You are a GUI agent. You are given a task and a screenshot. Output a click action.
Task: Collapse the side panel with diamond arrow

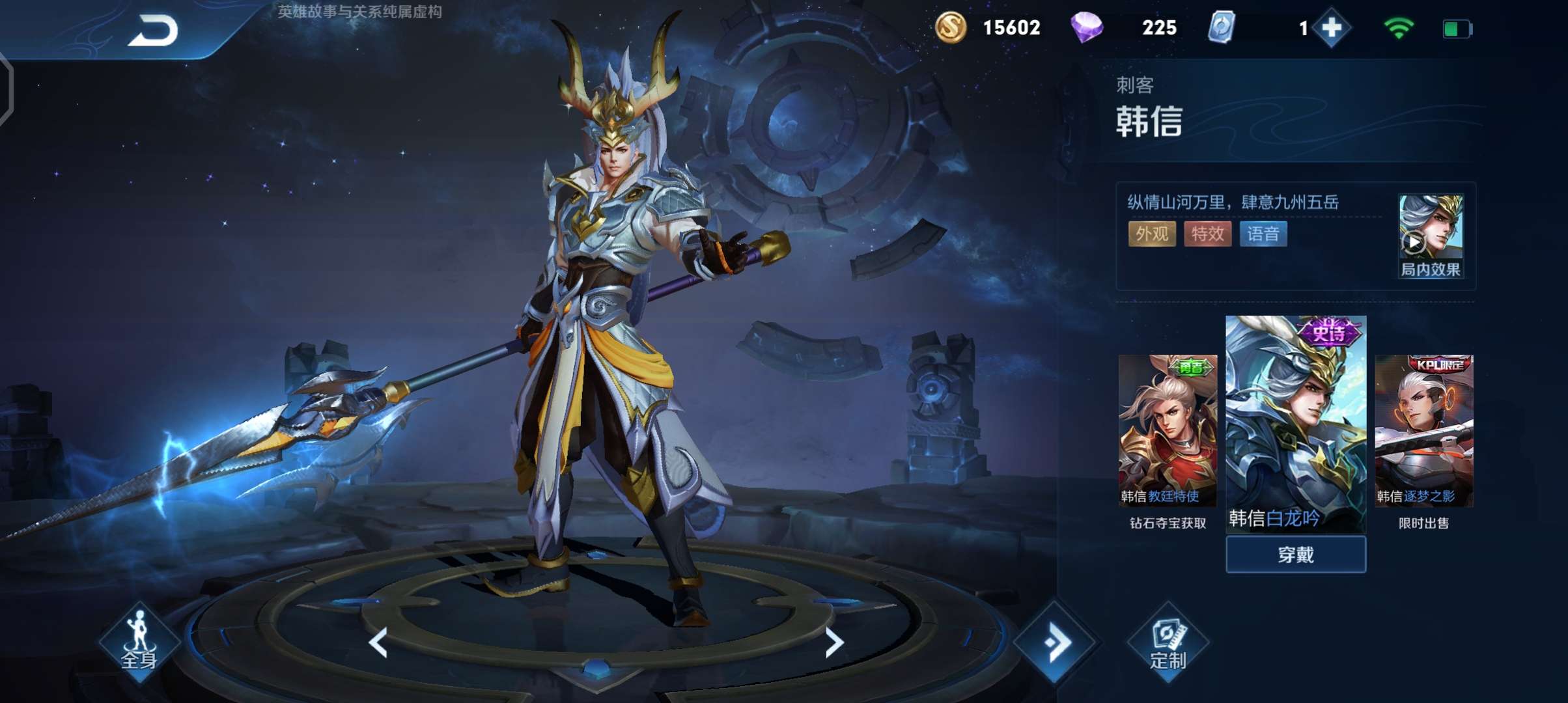[x=1056, y=642]
